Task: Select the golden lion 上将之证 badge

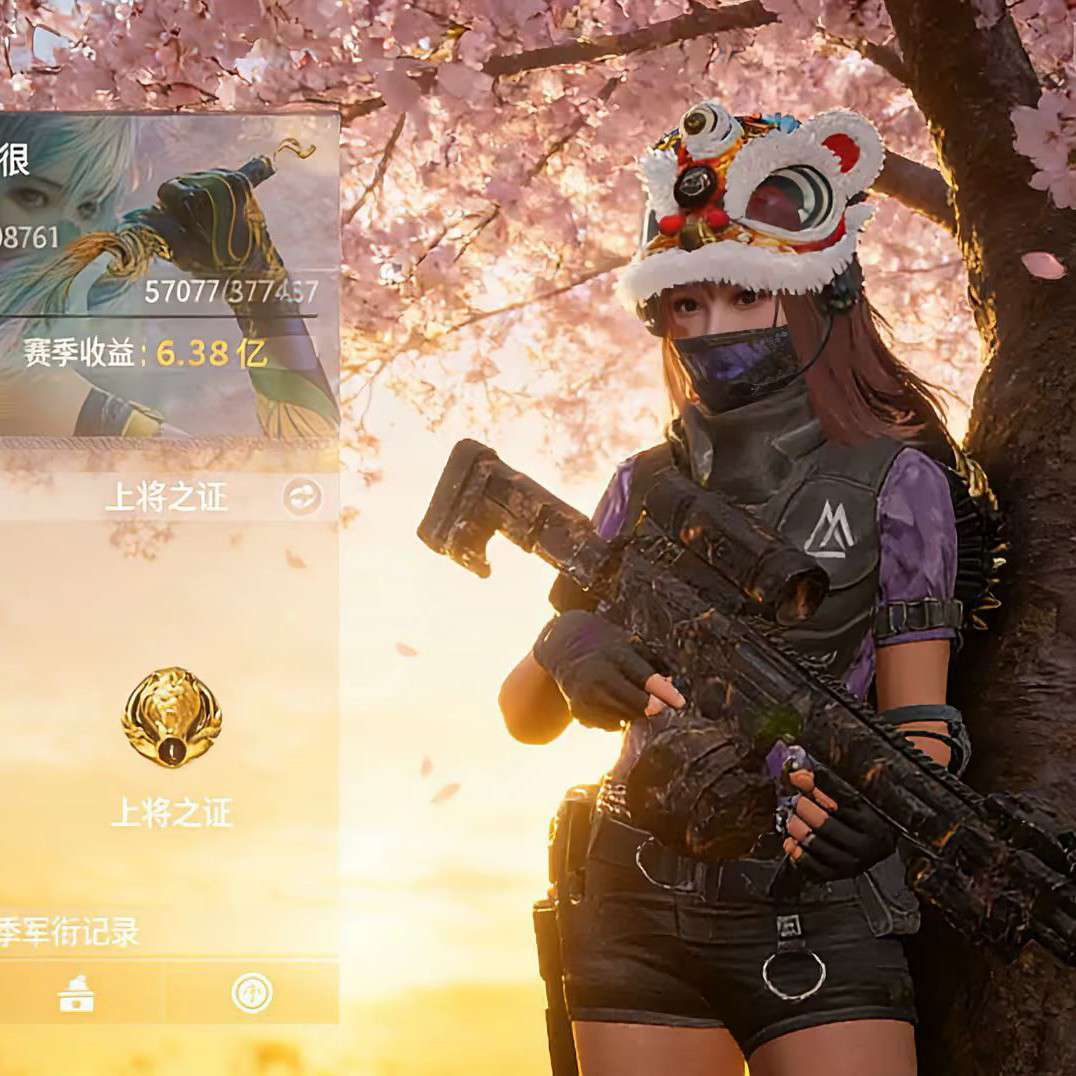Action: pyautogui.click(x=172, y=716)
